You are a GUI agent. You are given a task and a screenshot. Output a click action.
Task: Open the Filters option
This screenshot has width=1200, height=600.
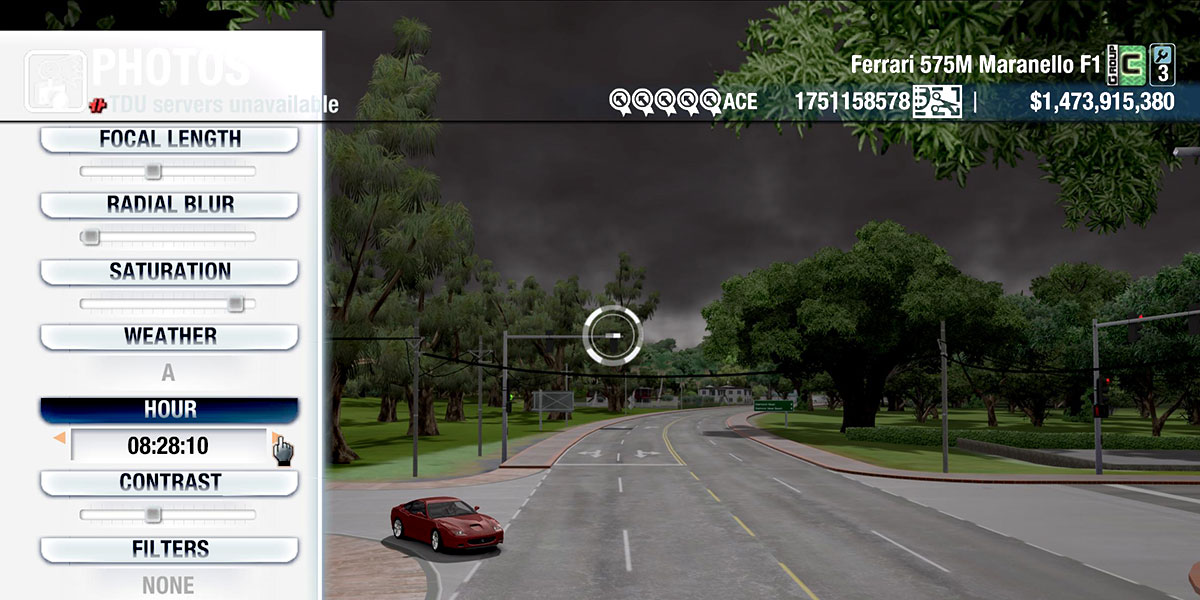[x=169, y=550]
